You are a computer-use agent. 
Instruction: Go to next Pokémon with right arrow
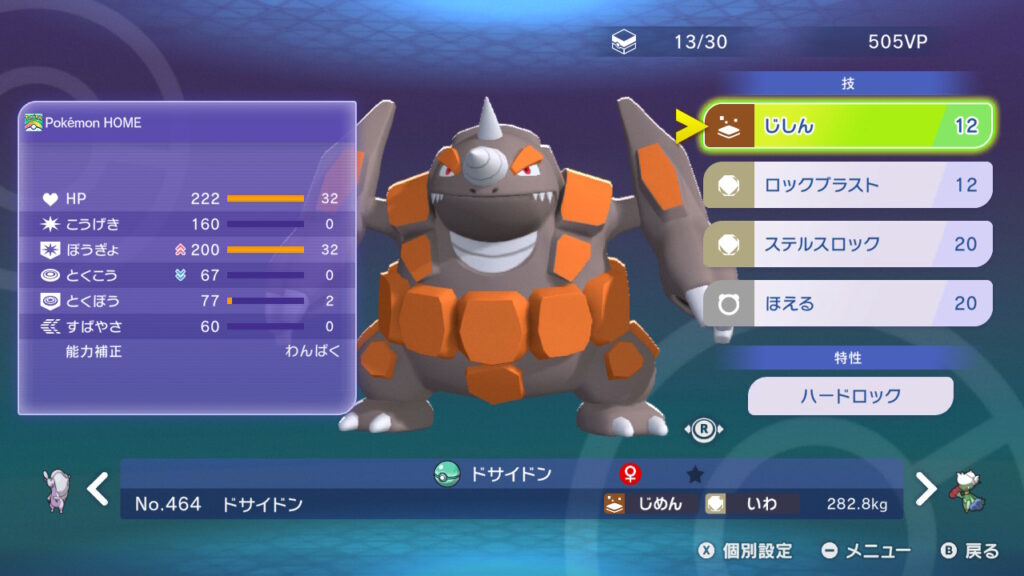click(927, 489)
